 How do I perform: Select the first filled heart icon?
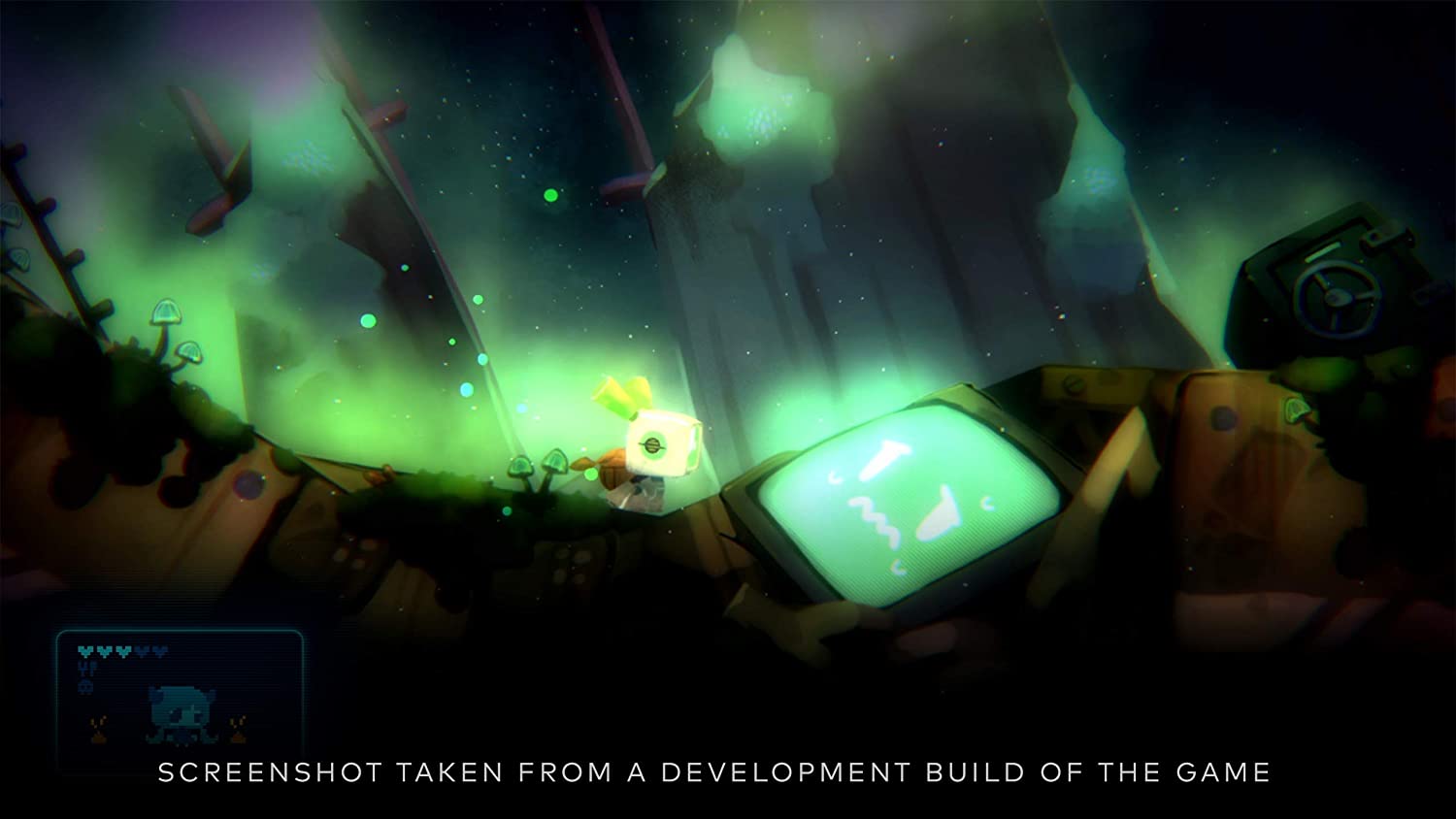tap(83, 651)
